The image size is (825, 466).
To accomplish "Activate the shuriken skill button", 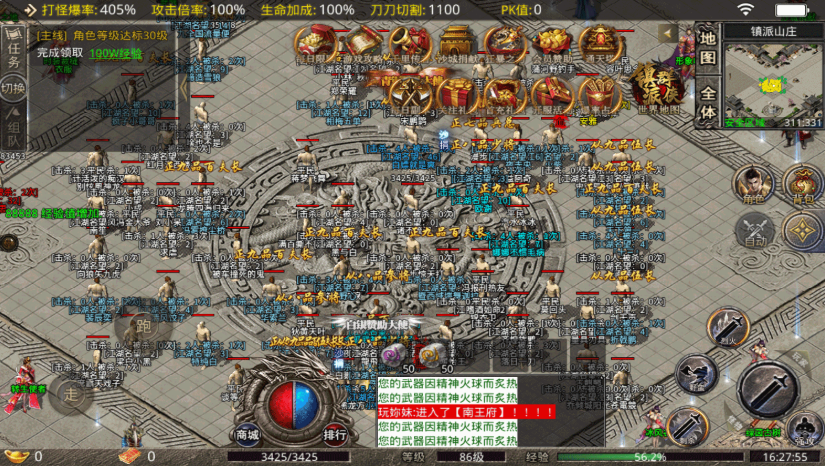I will point(802,232).
